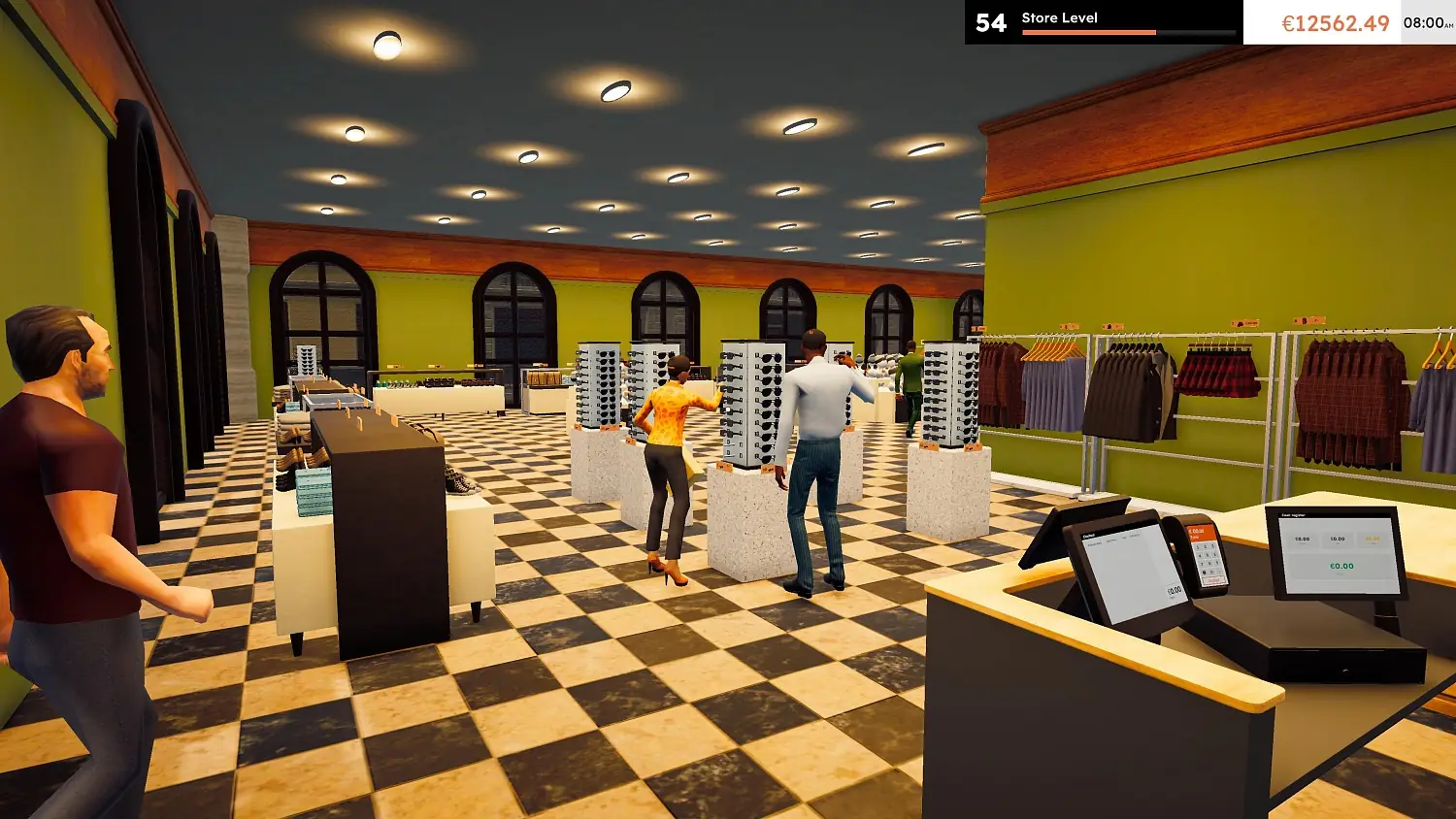Switch to the Cash Register header tab
This screenshot has width=1456, height=819.
[1293, 515]
